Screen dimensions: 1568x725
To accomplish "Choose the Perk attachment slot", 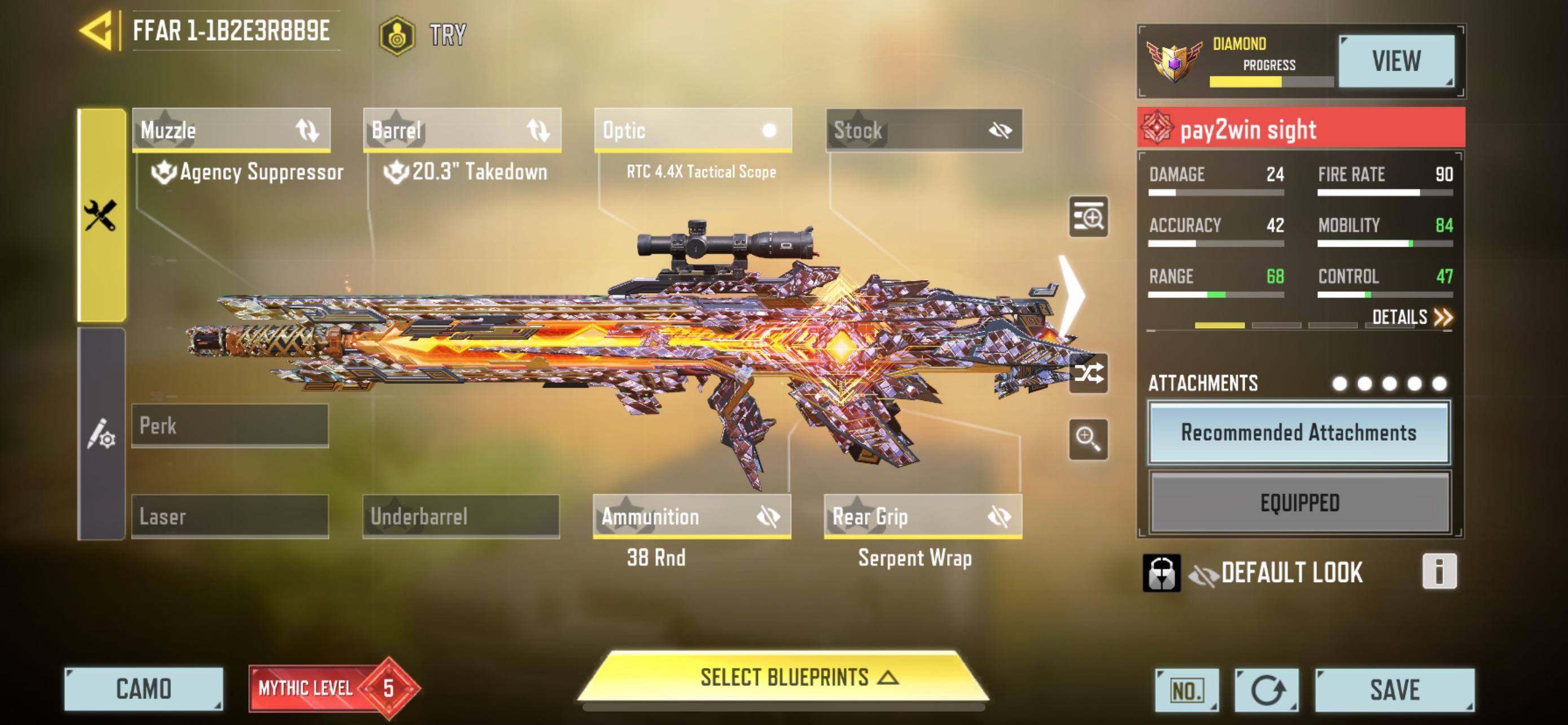I will coord(230,426).
